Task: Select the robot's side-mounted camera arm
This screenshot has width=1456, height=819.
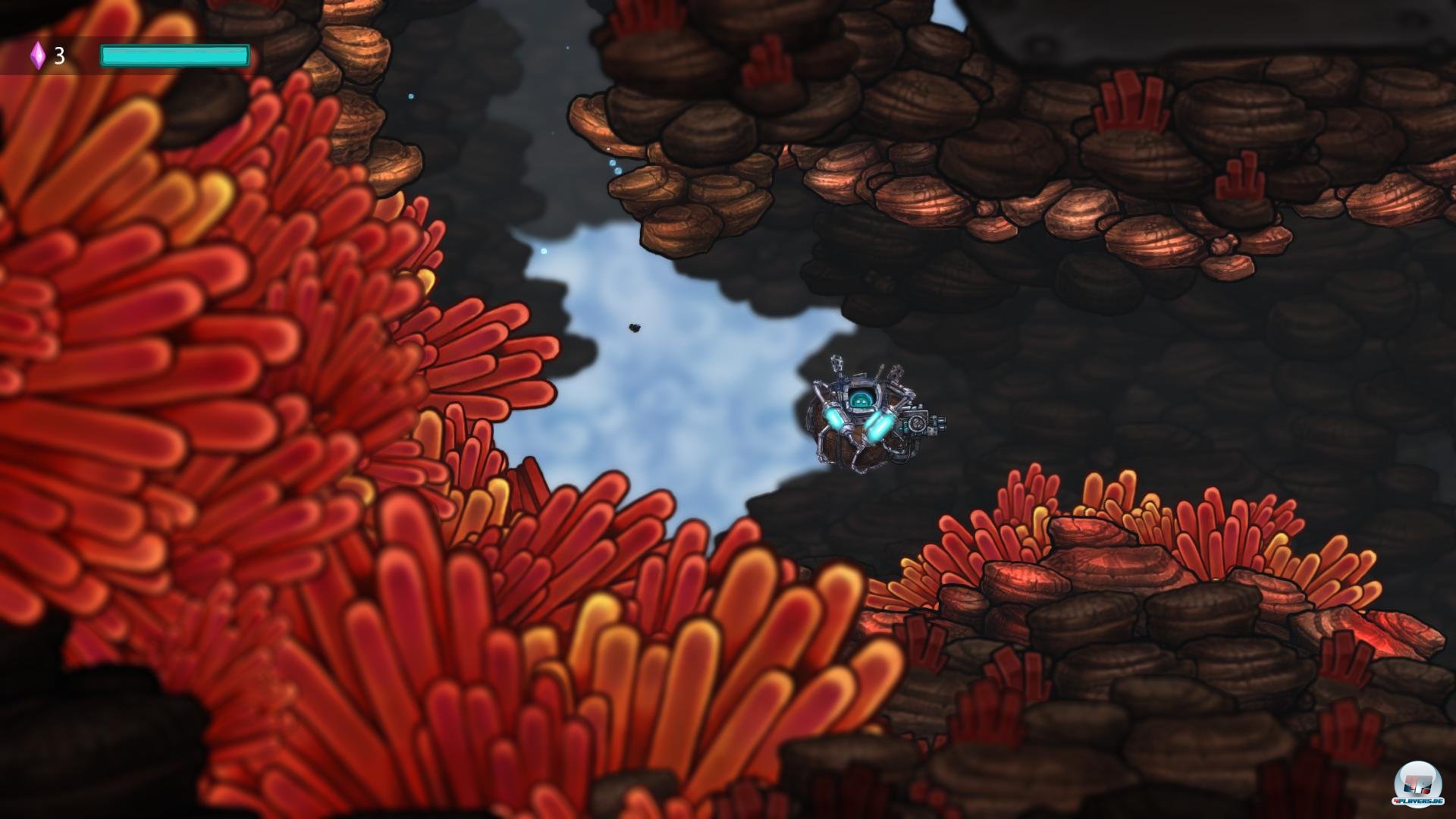Action: tap(919, 422)
